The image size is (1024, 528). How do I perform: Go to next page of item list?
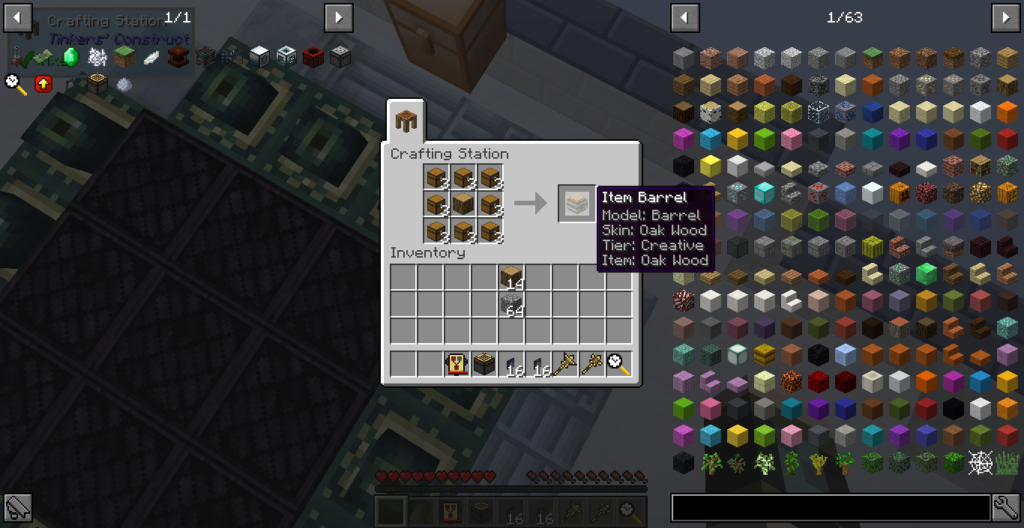point(1005,17)
